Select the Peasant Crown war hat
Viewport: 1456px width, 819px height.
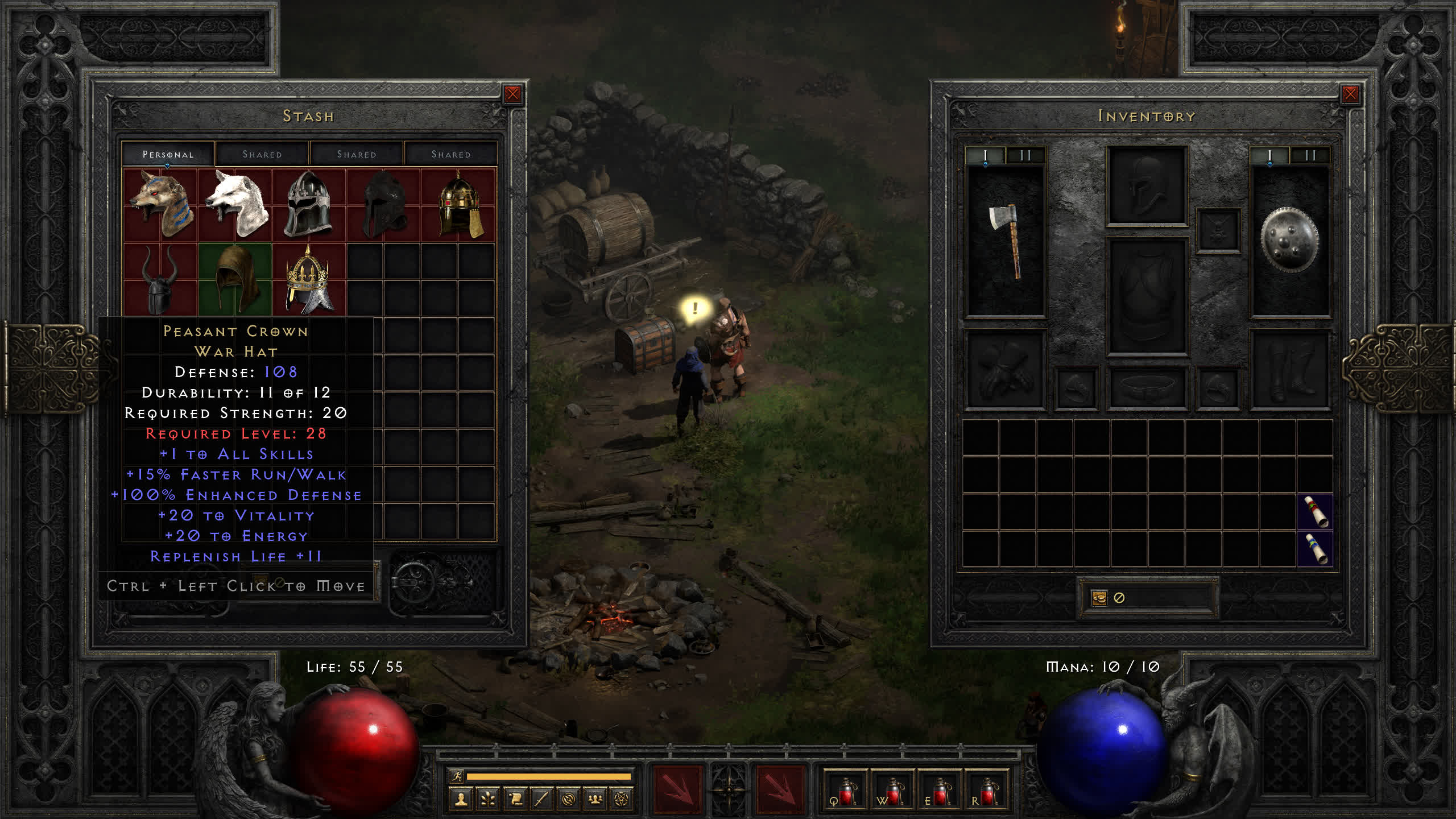click(x=309, y=280)
